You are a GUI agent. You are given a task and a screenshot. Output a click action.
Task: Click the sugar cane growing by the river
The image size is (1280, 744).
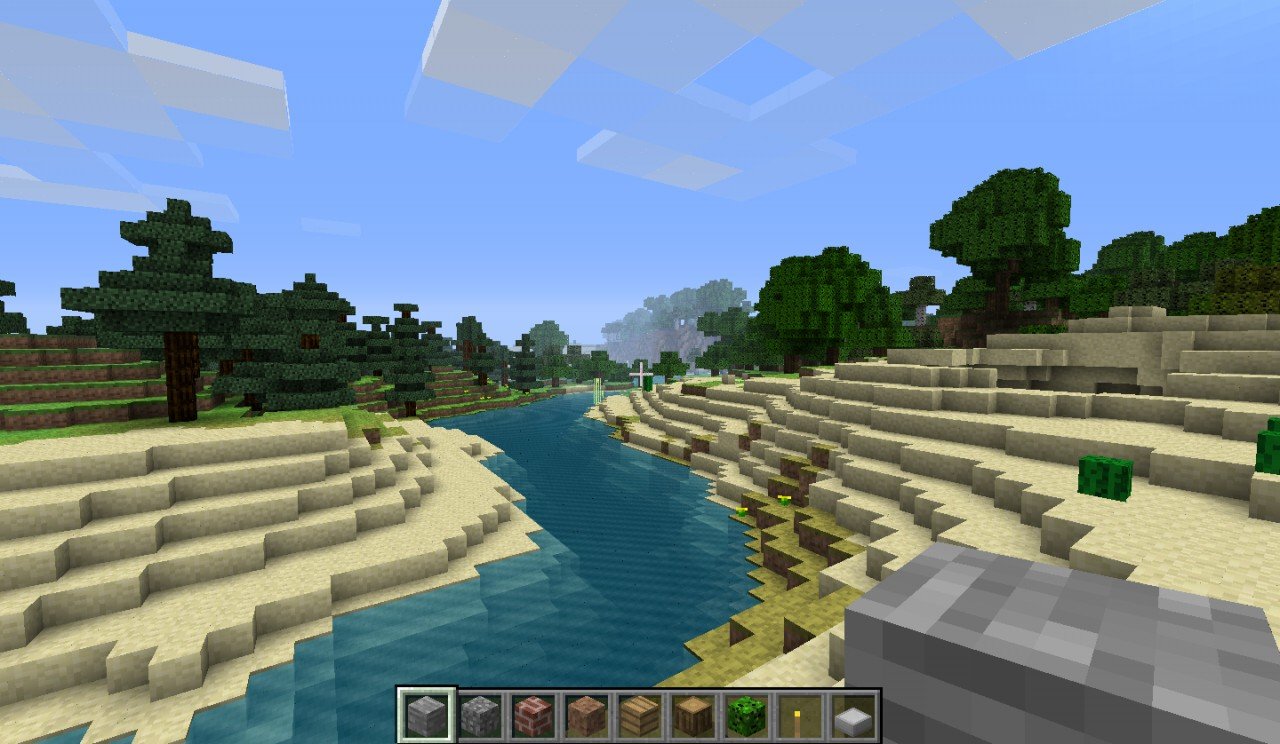(x=598, y=390)
